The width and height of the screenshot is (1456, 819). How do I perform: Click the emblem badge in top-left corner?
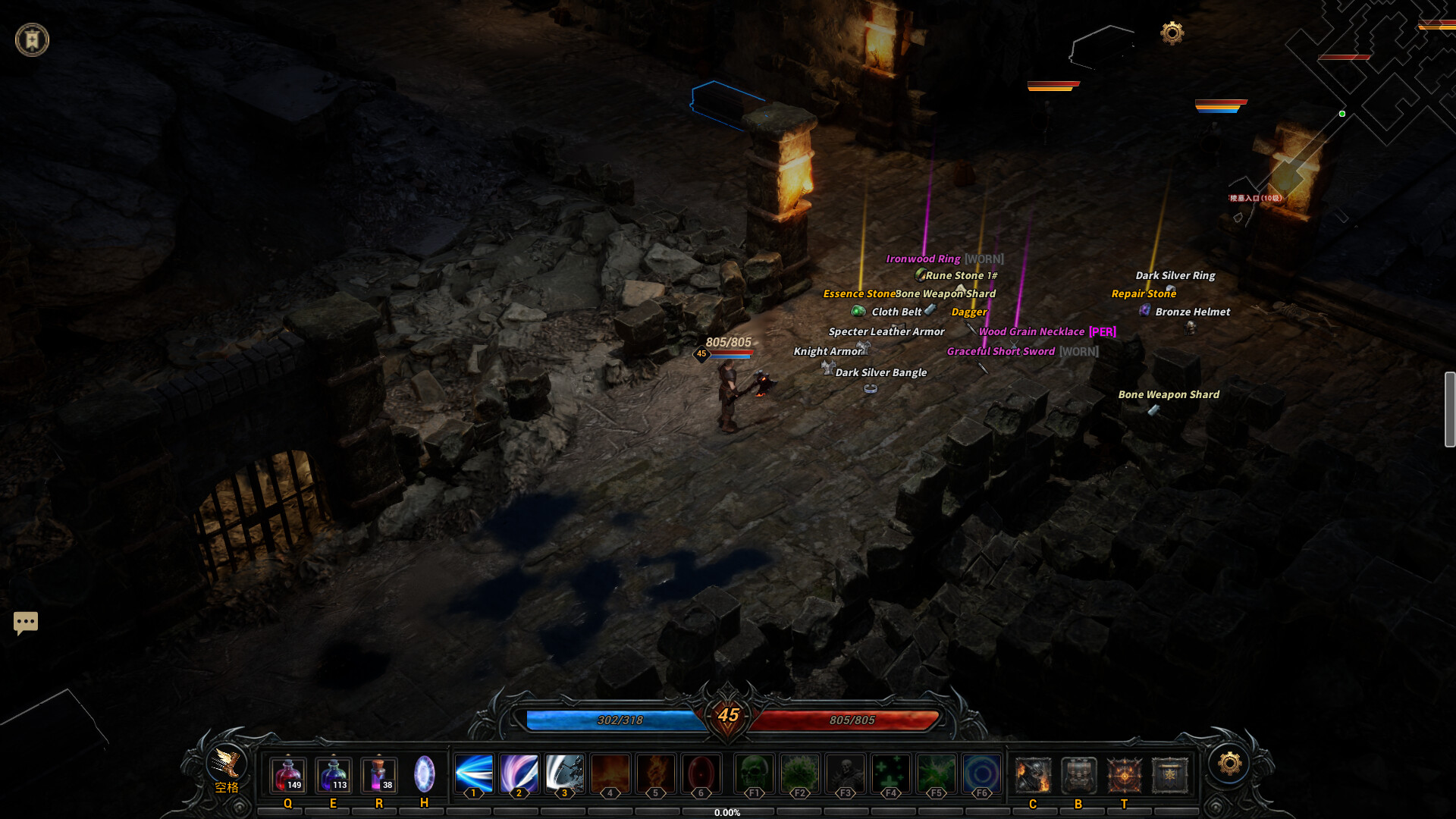click(x=32, y=39)
